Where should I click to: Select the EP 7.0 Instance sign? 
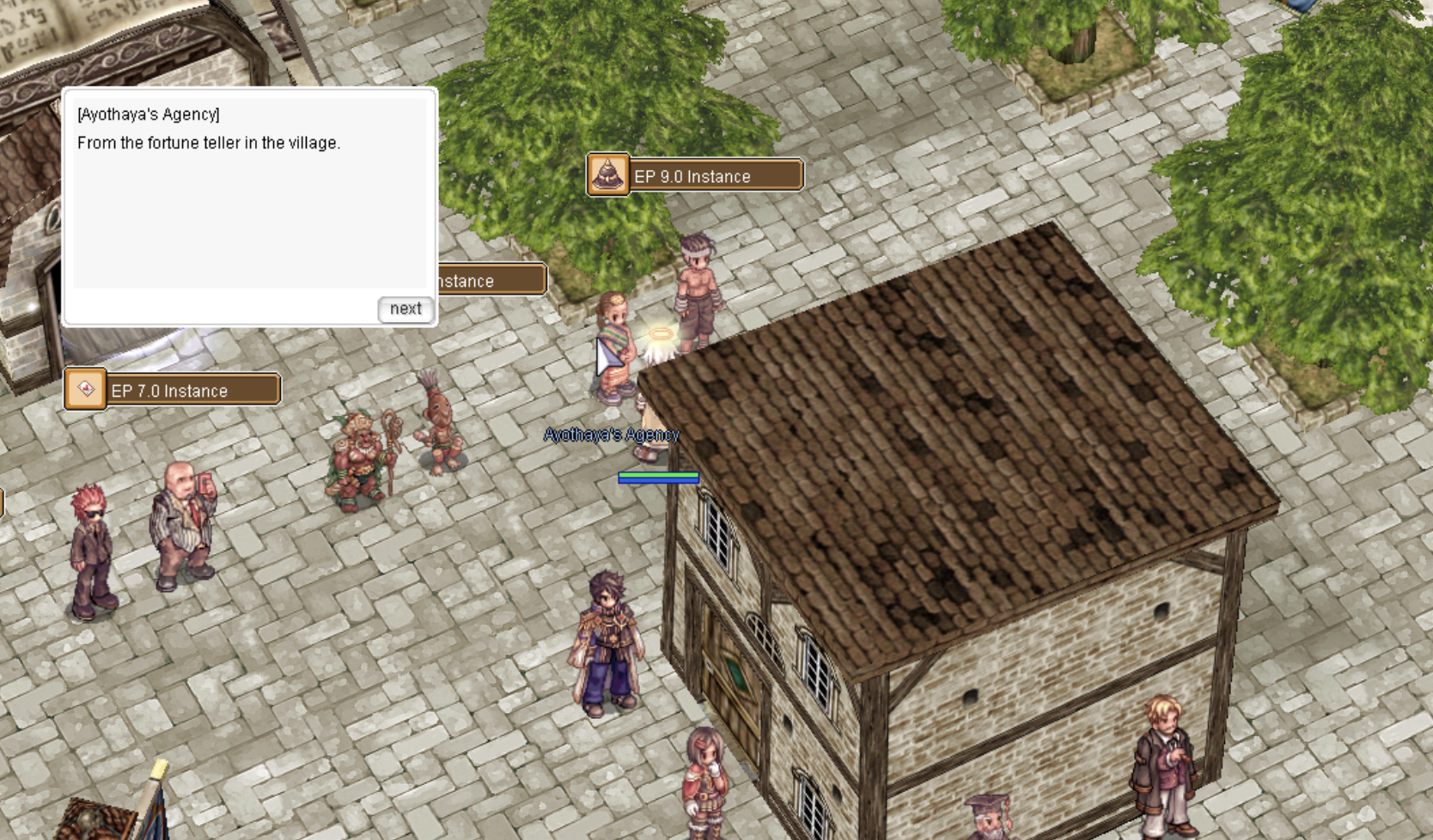coord(173,391)
